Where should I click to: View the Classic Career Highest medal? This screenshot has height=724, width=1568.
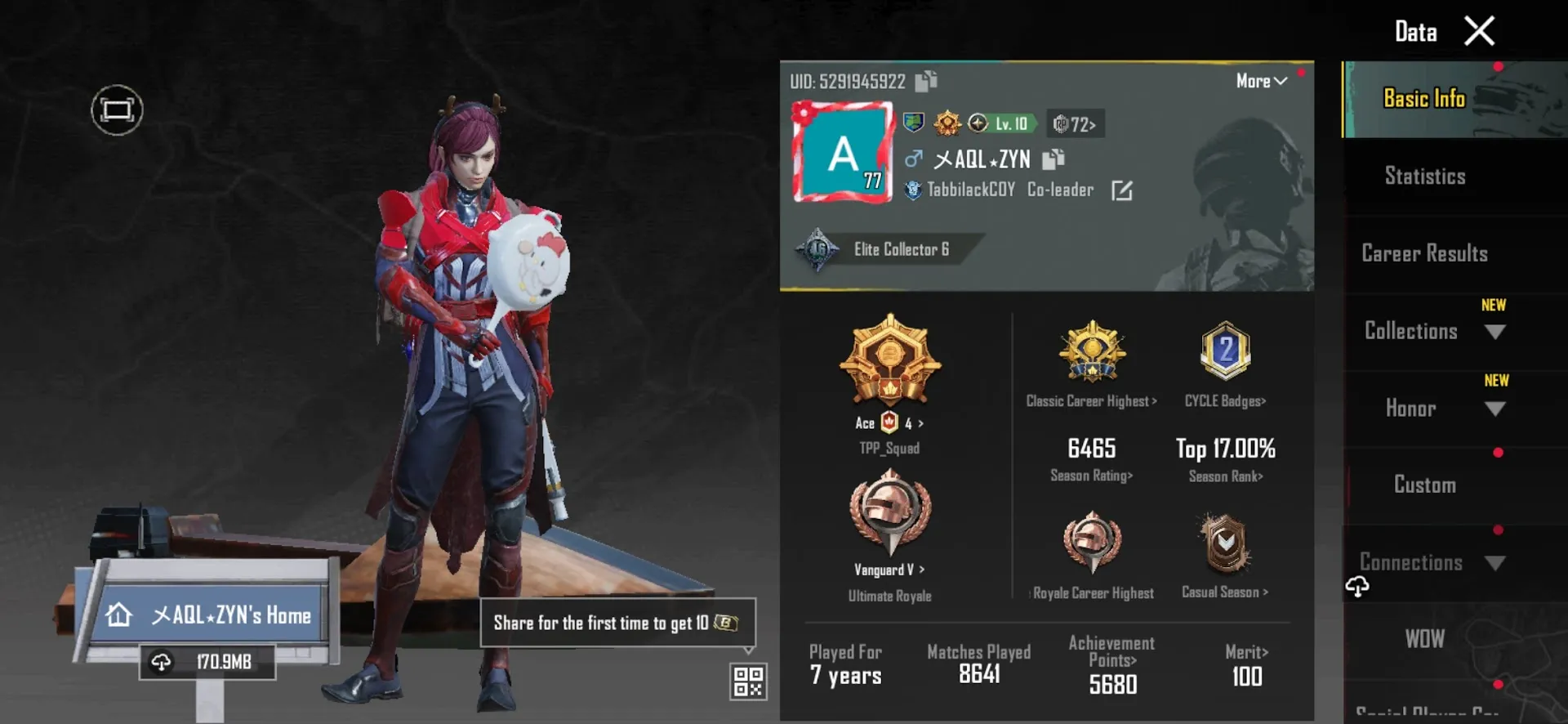coord(1092,353)
